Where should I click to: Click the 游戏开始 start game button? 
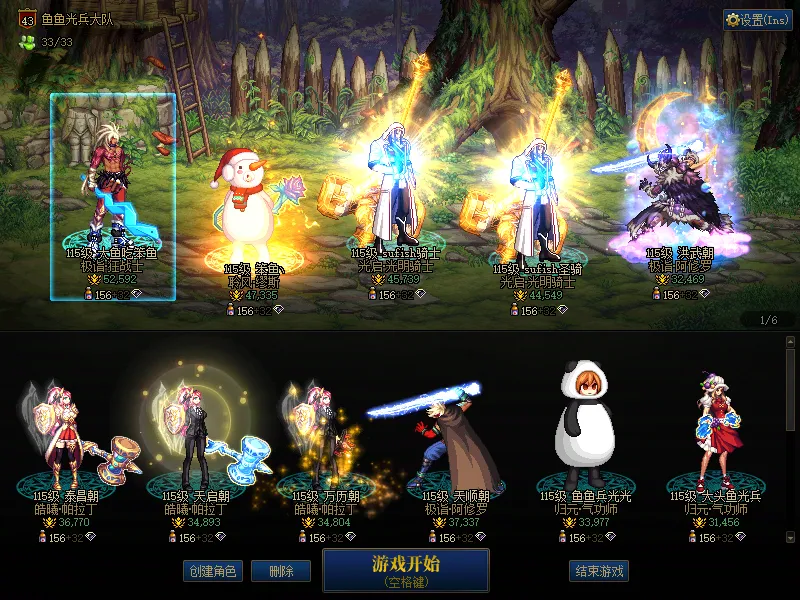tap(405, 568)
